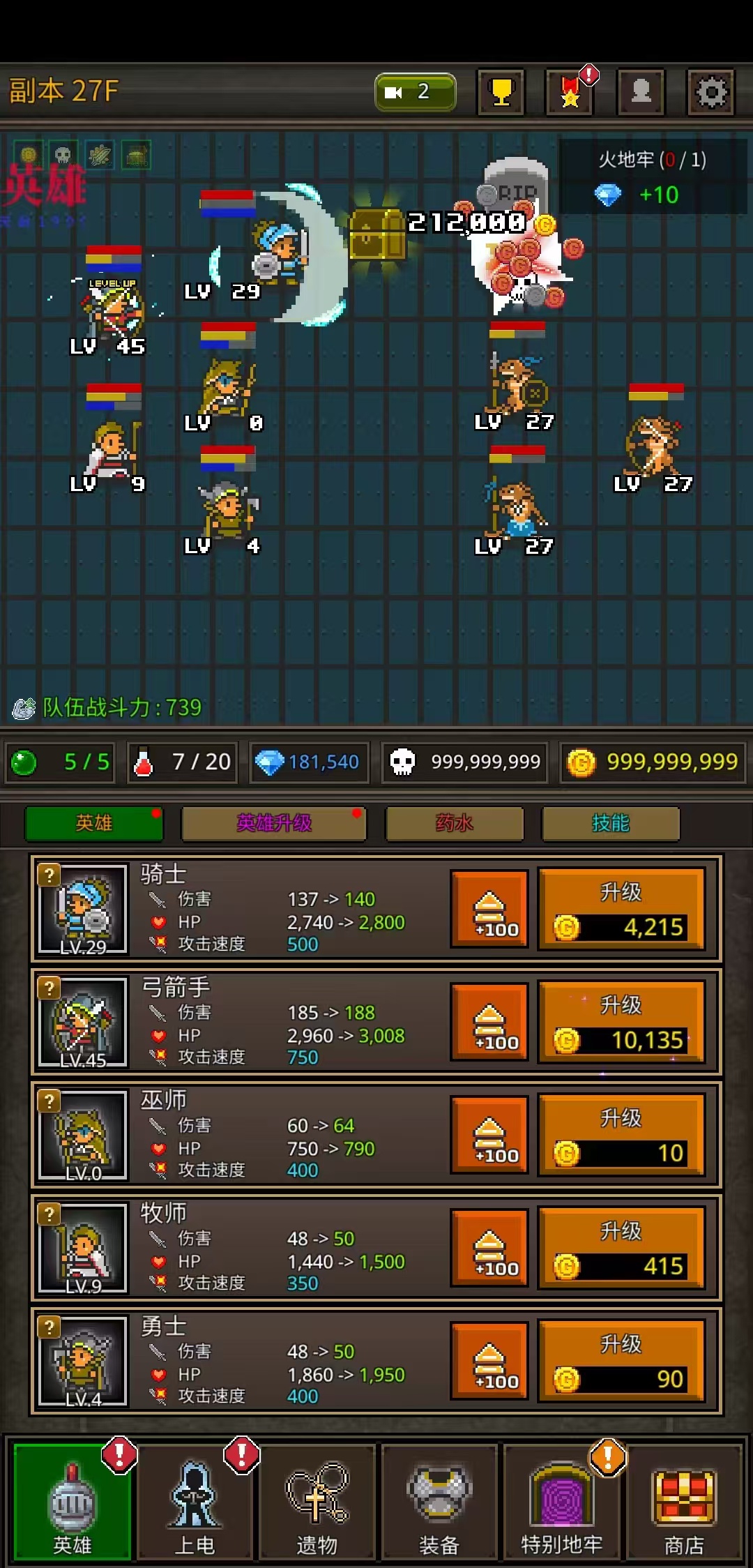
Task: Switch to the 技能 tab
Action: tap(611, 824)
